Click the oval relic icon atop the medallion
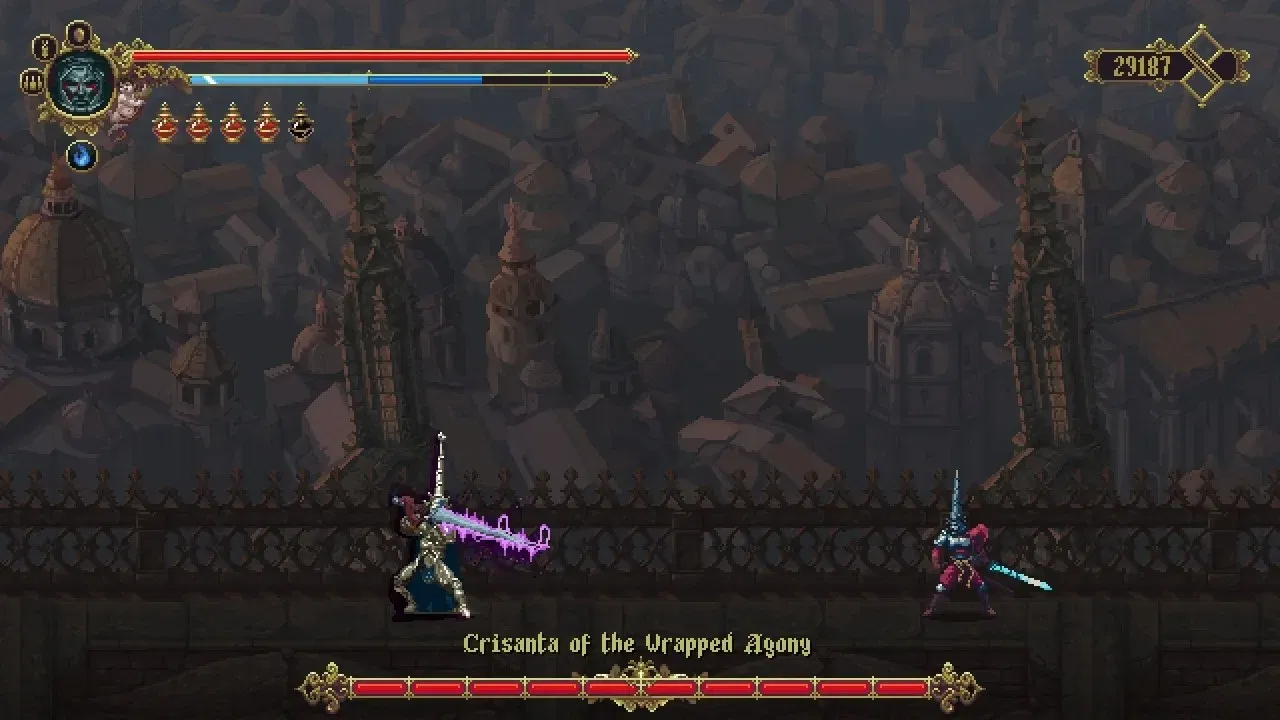Viewport: 1280px width, 720px height. pos(79,32)
